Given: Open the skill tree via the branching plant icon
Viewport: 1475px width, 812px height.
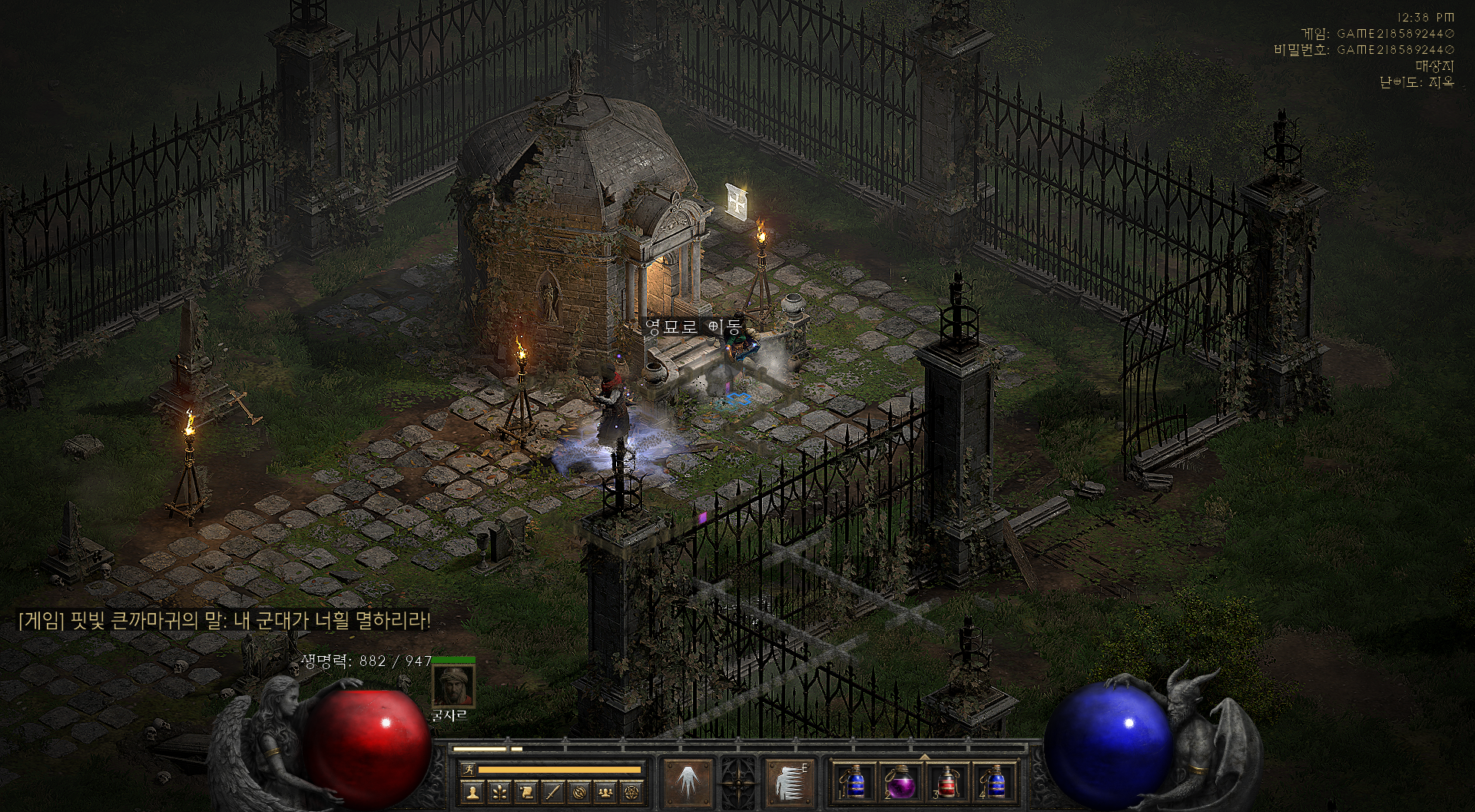Looking at the screenshot, I should [500, 792].
